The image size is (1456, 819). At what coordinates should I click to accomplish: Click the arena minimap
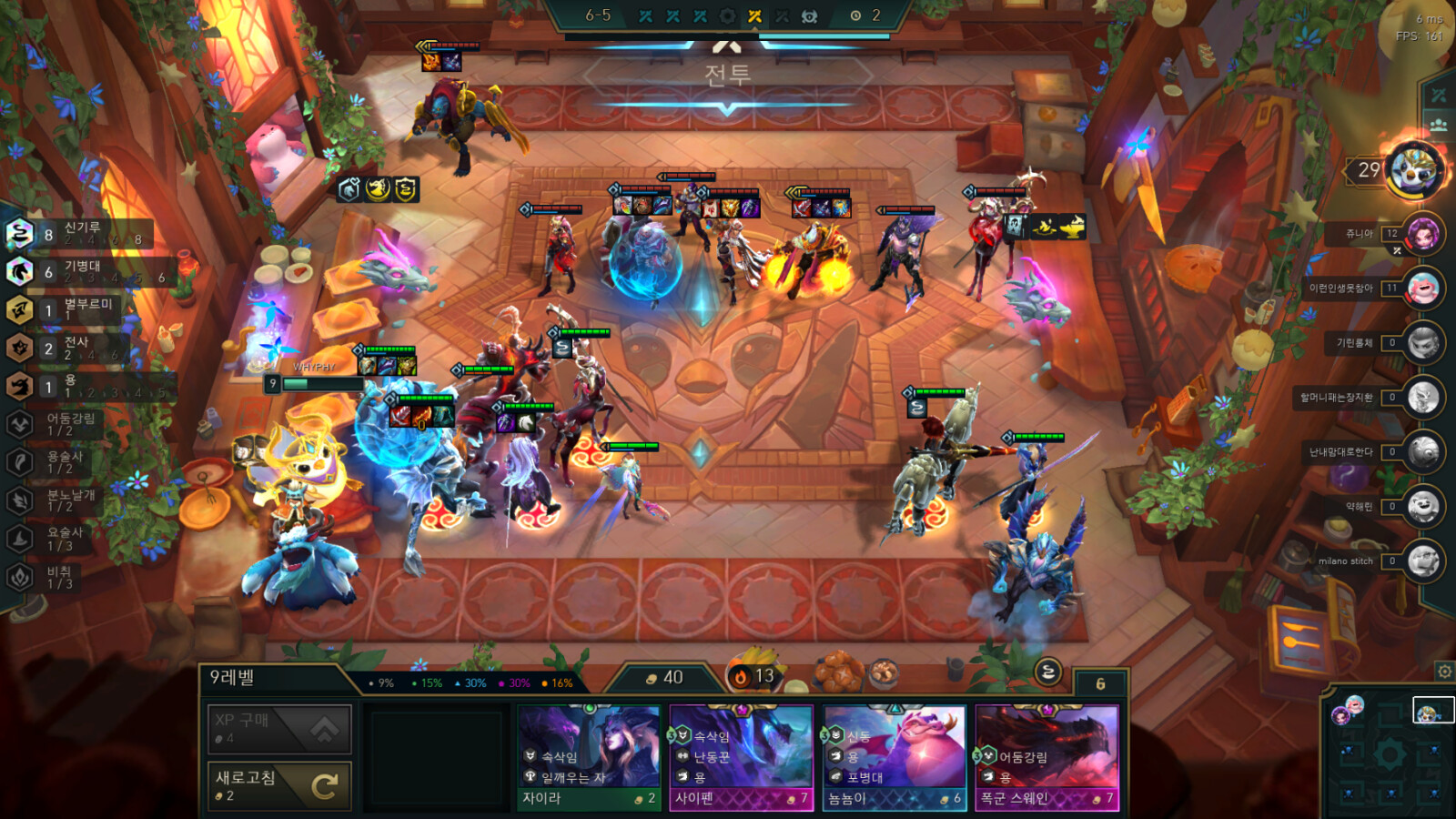pyautogui.click(x=1390, y=754)
